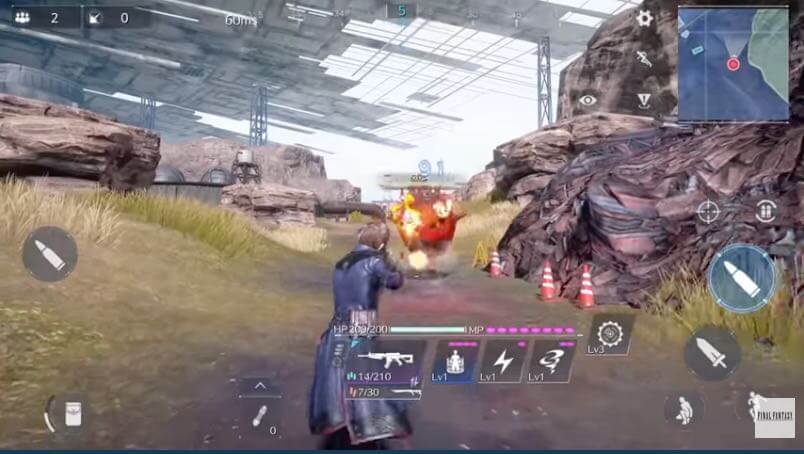Screen dimensions: 804x454
Task: Tap the can item icon
Action: coord(72,413)
